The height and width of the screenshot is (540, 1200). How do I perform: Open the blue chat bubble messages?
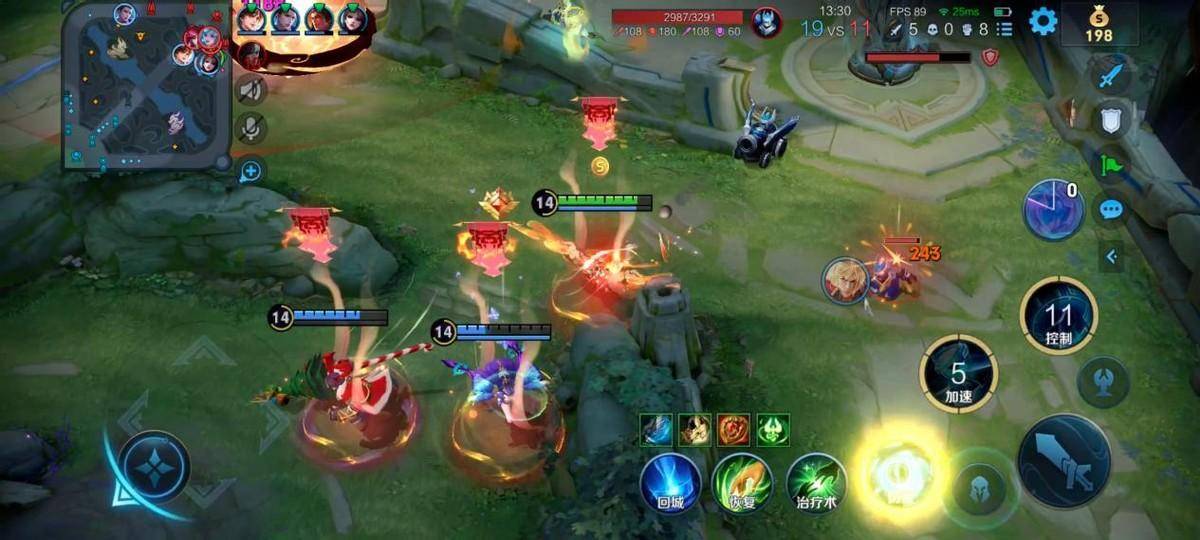pos(1111,210)
